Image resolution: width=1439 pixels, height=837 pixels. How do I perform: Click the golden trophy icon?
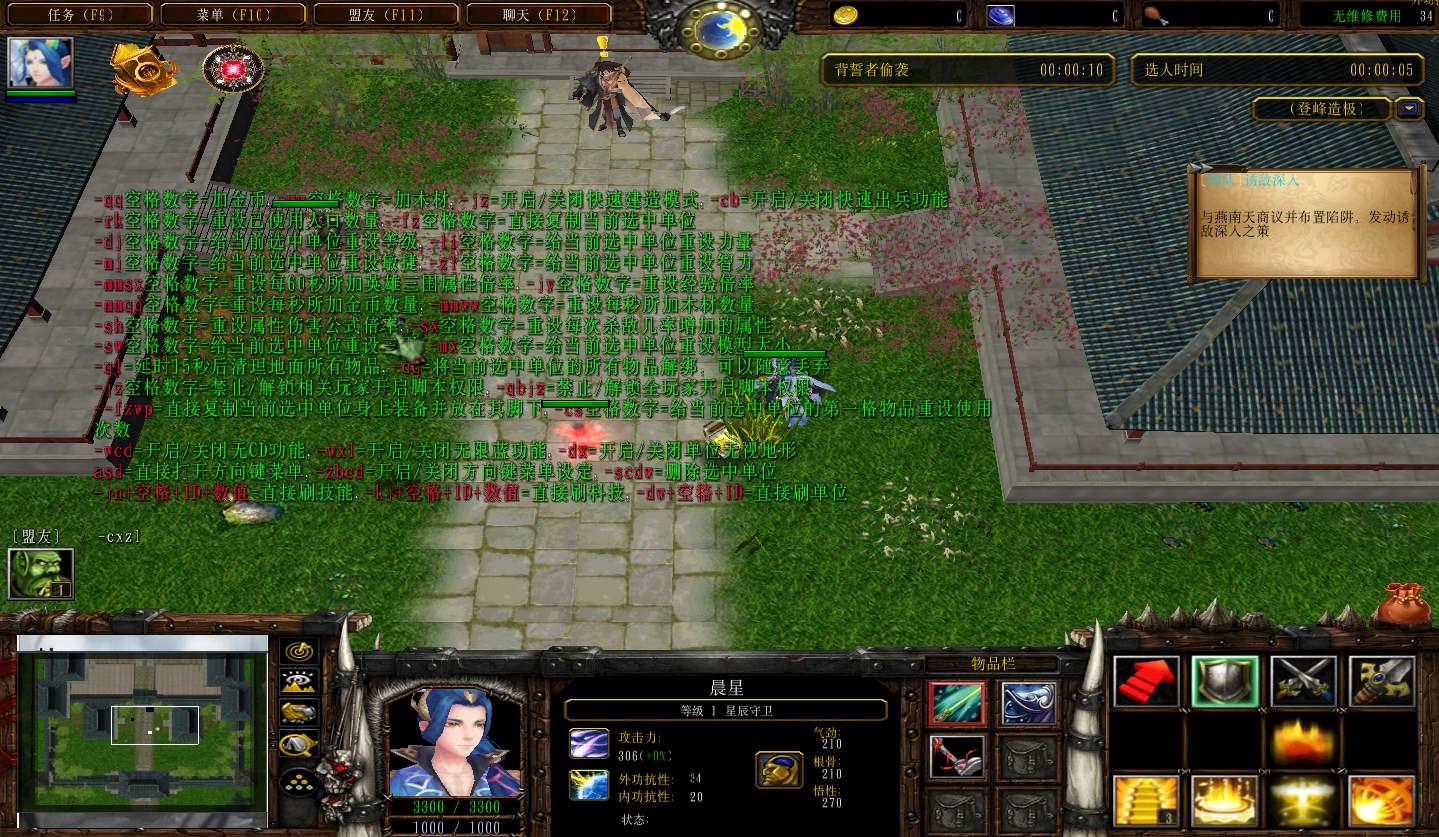click(x=143, y=69)
